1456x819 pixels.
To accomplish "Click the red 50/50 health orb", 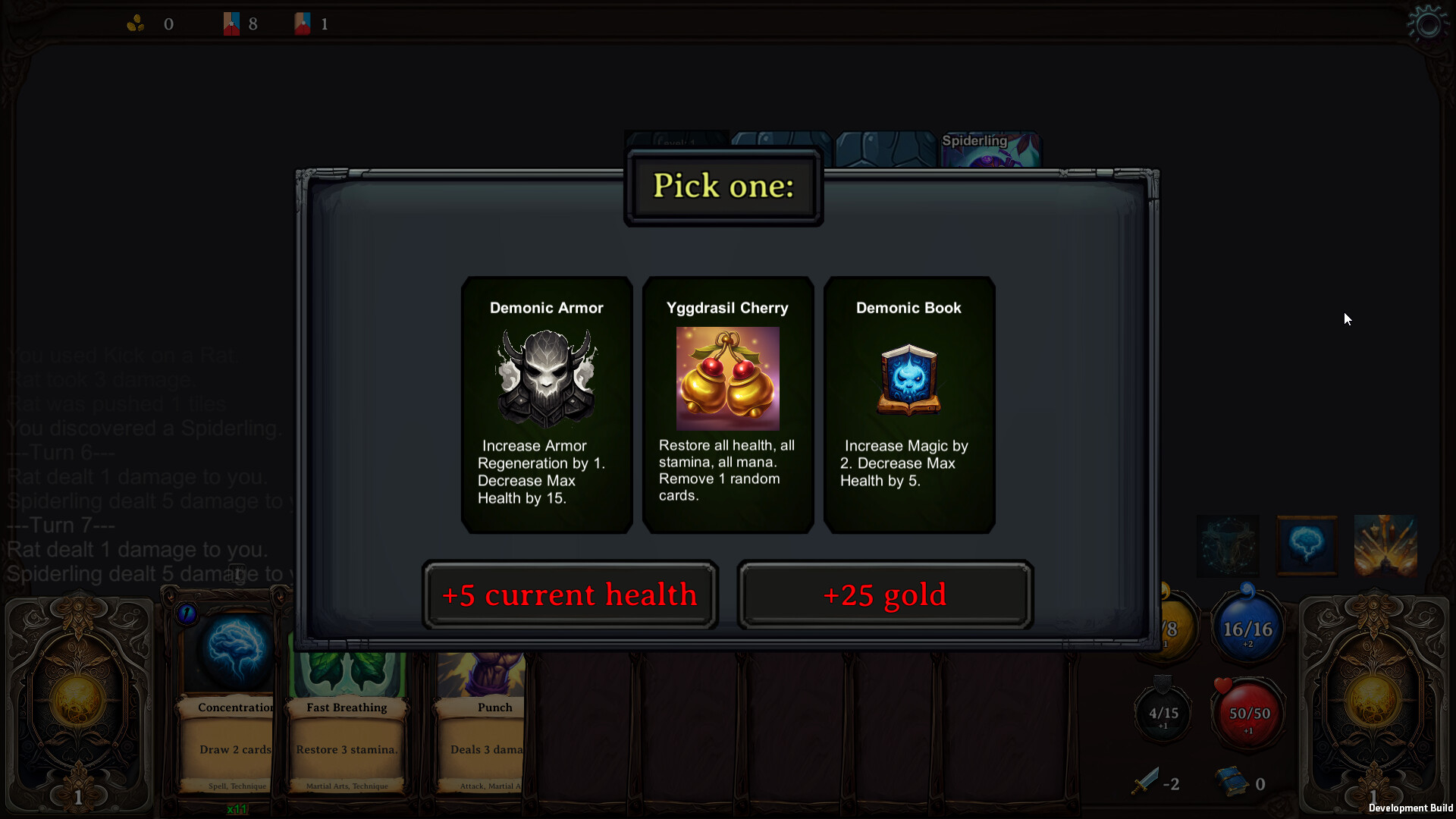I will [x=1246, y=713].
